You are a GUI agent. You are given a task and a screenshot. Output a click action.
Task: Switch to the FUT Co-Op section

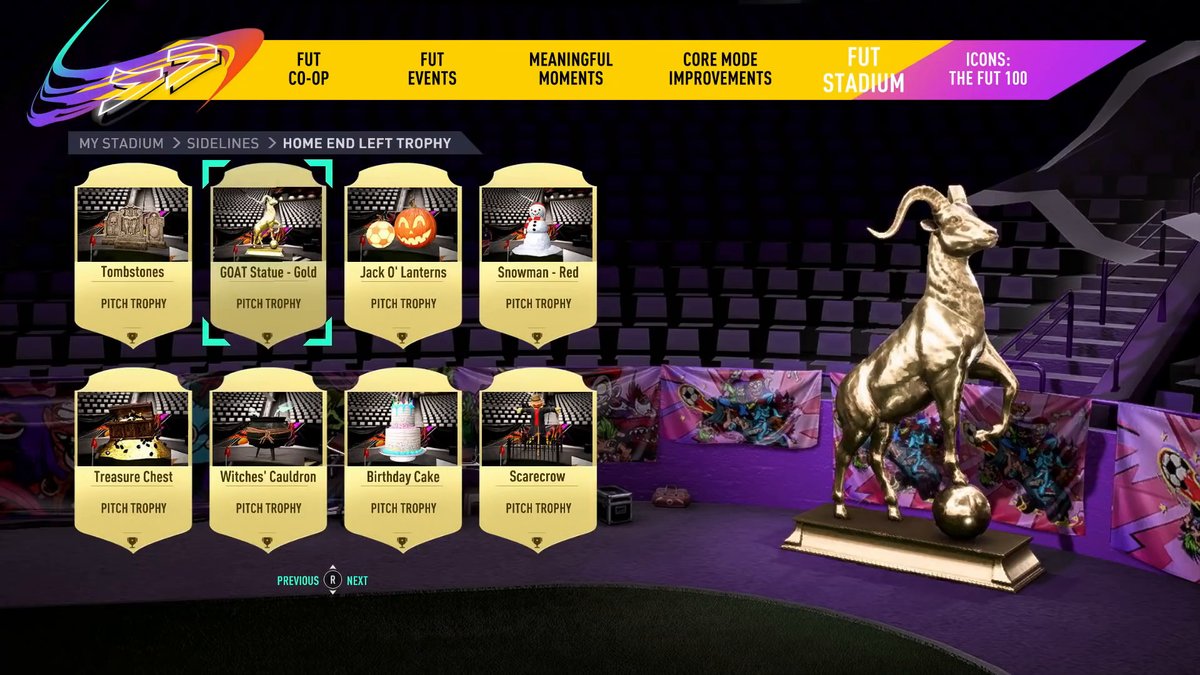coord(308,69)
